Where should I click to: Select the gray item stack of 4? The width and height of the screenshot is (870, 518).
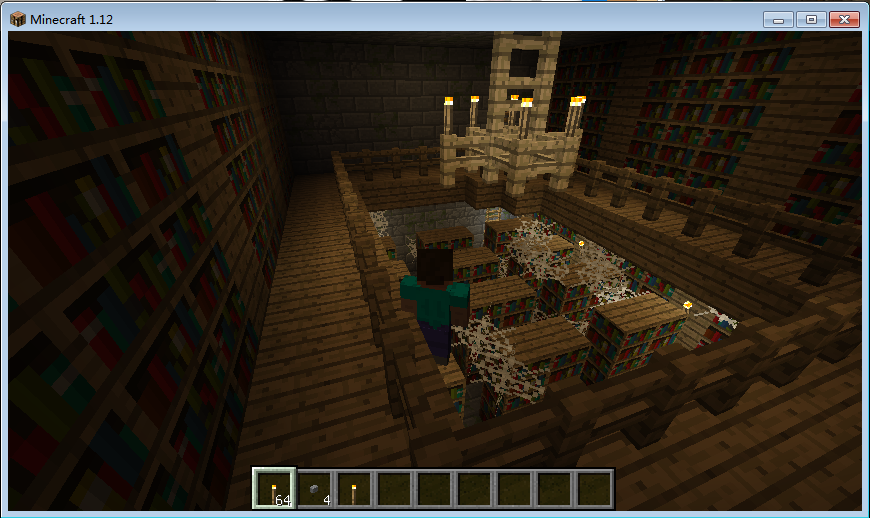tap(315, 489)
